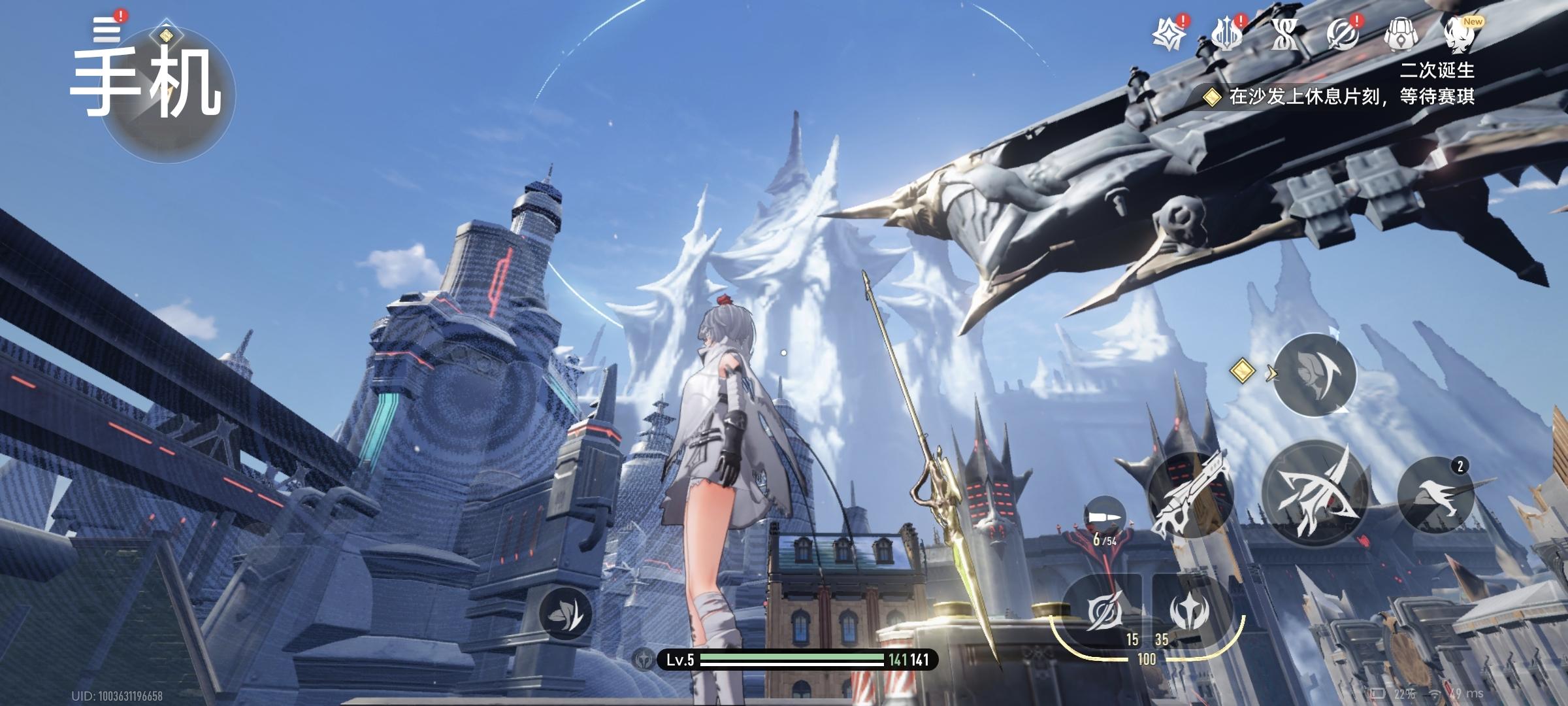The height and width of the screenshot is (706, 1568).
Task: Open the hourglass-shaped icon in top bar
Action: click(x=1284, y=34)
